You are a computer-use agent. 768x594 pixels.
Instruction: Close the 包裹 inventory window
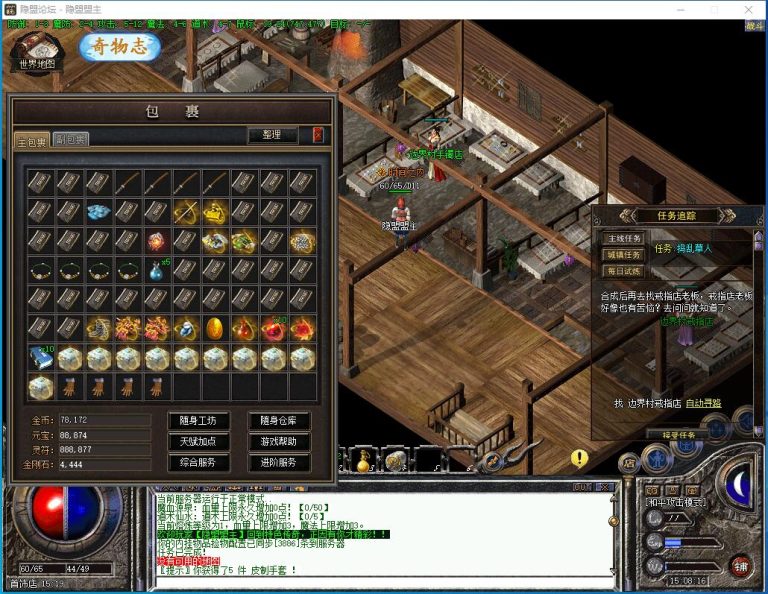(318, 135)
